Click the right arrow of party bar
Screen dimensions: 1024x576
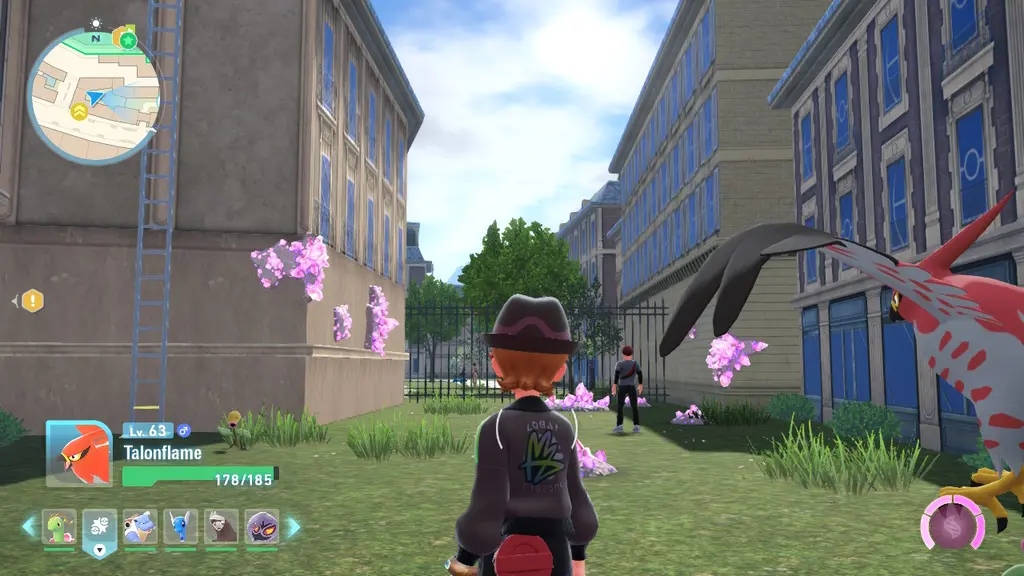293,526
